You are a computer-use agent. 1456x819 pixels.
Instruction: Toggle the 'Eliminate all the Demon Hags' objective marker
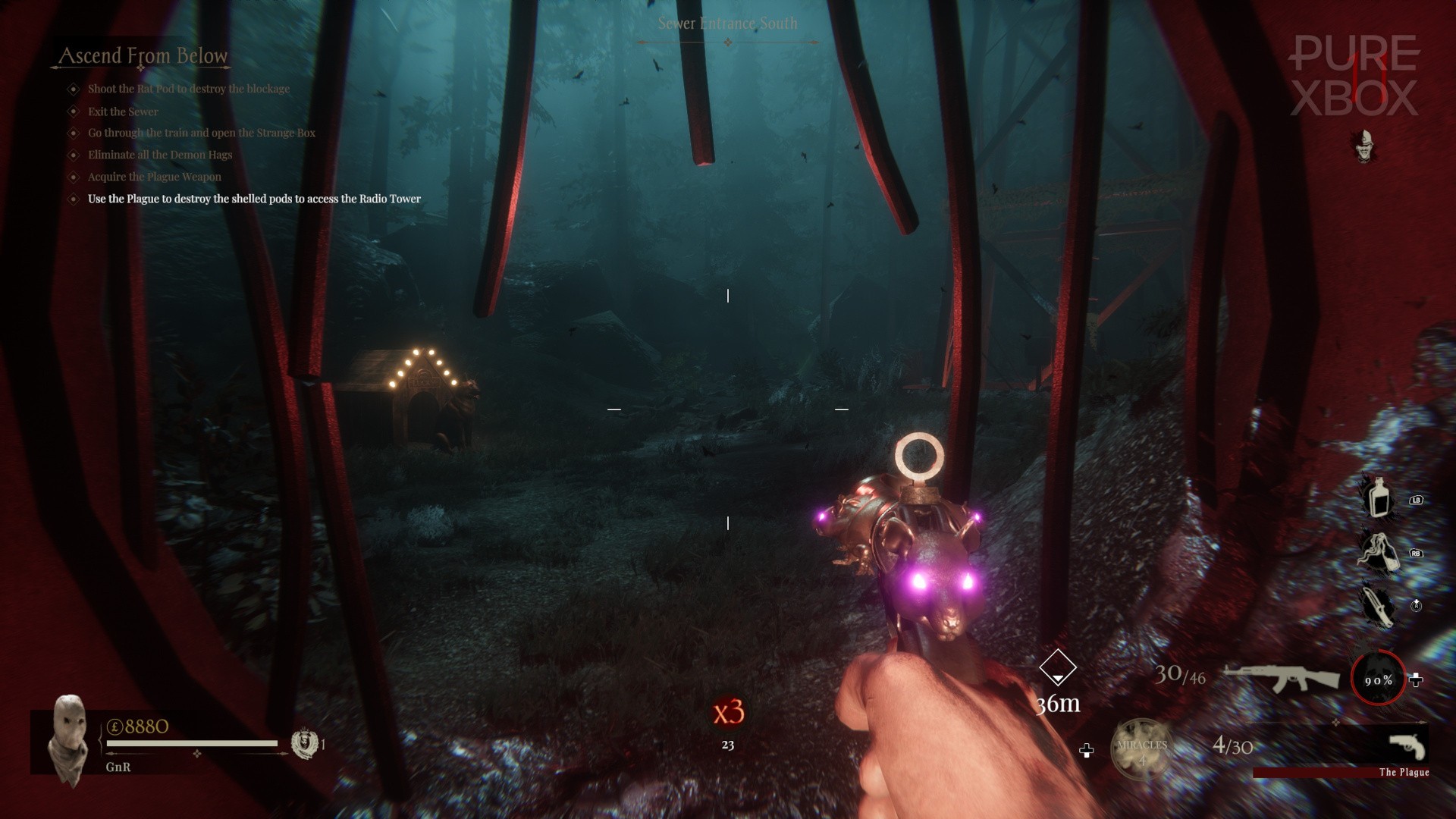click(x=72, y=155)
